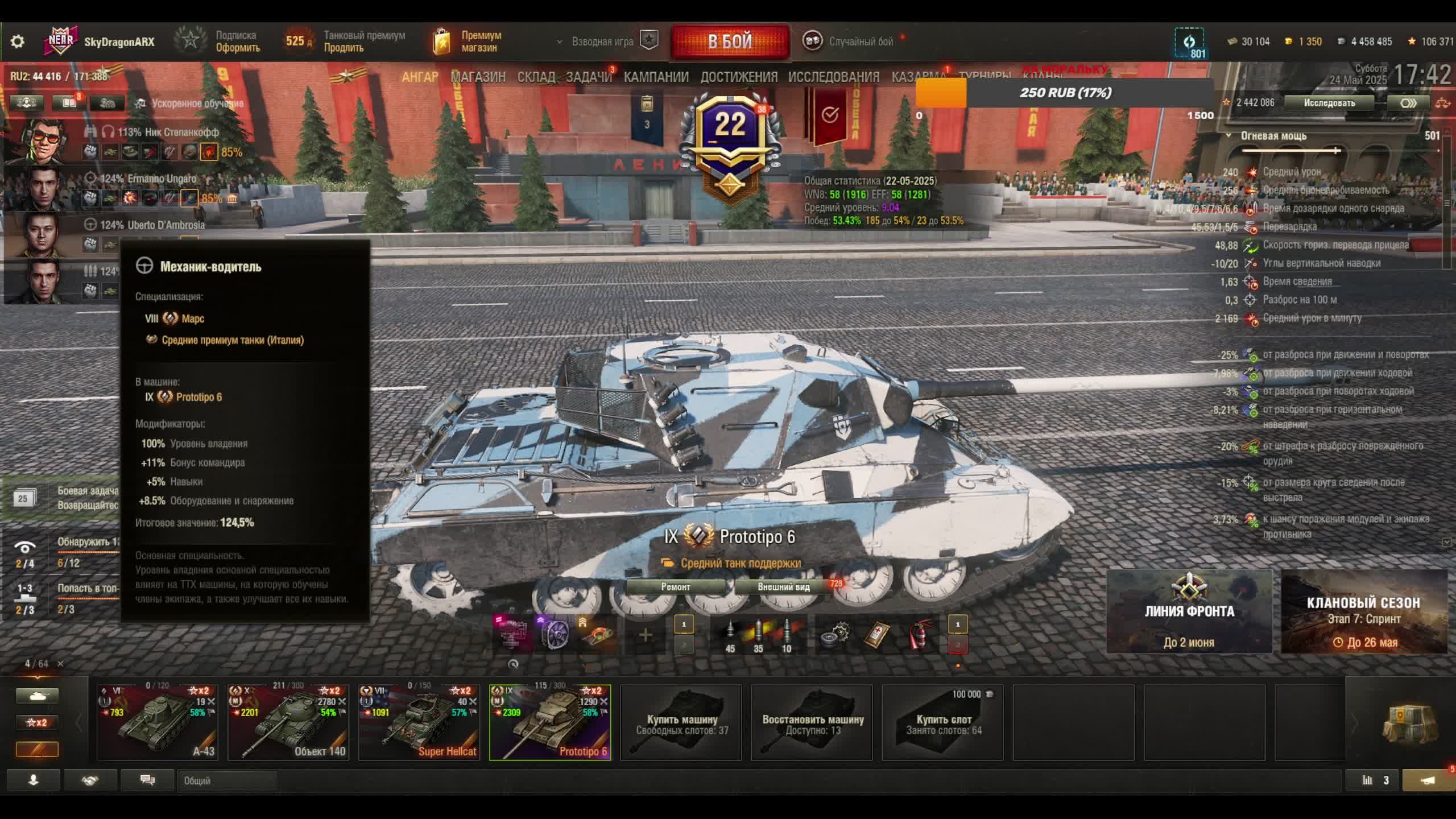Screen dimensions: 1456x819
Task: Click the Общий chat channel field
Action: 227,781
